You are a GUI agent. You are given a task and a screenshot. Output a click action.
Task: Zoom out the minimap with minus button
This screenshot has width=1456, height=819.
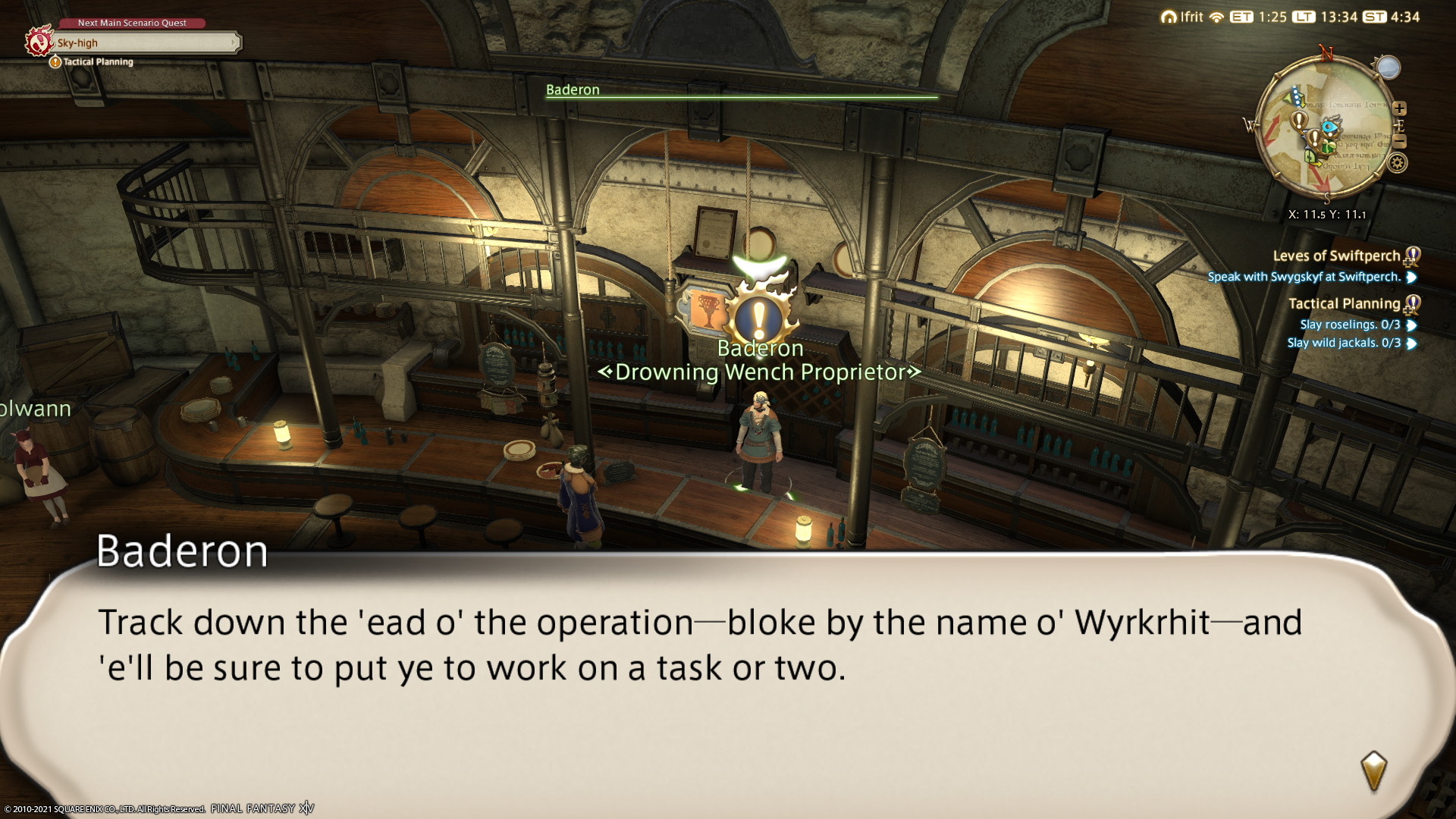click(1400, 142)
